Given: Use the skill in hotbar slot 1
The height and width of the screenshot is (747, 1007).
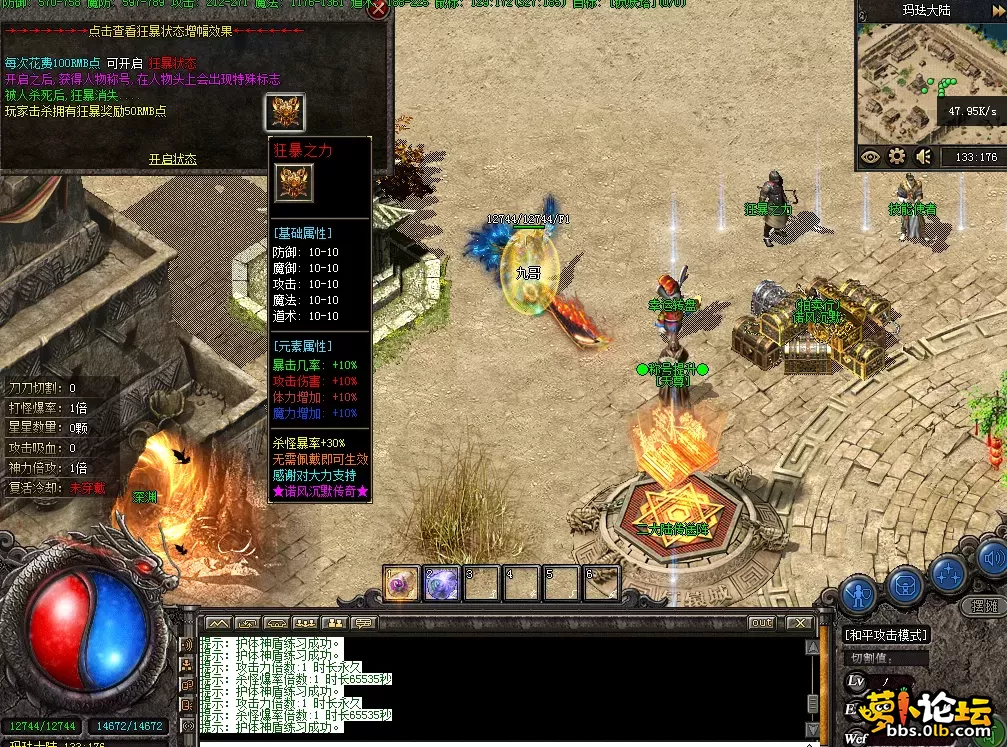Looking at the screenshot, I should click(x=401, y=583).
